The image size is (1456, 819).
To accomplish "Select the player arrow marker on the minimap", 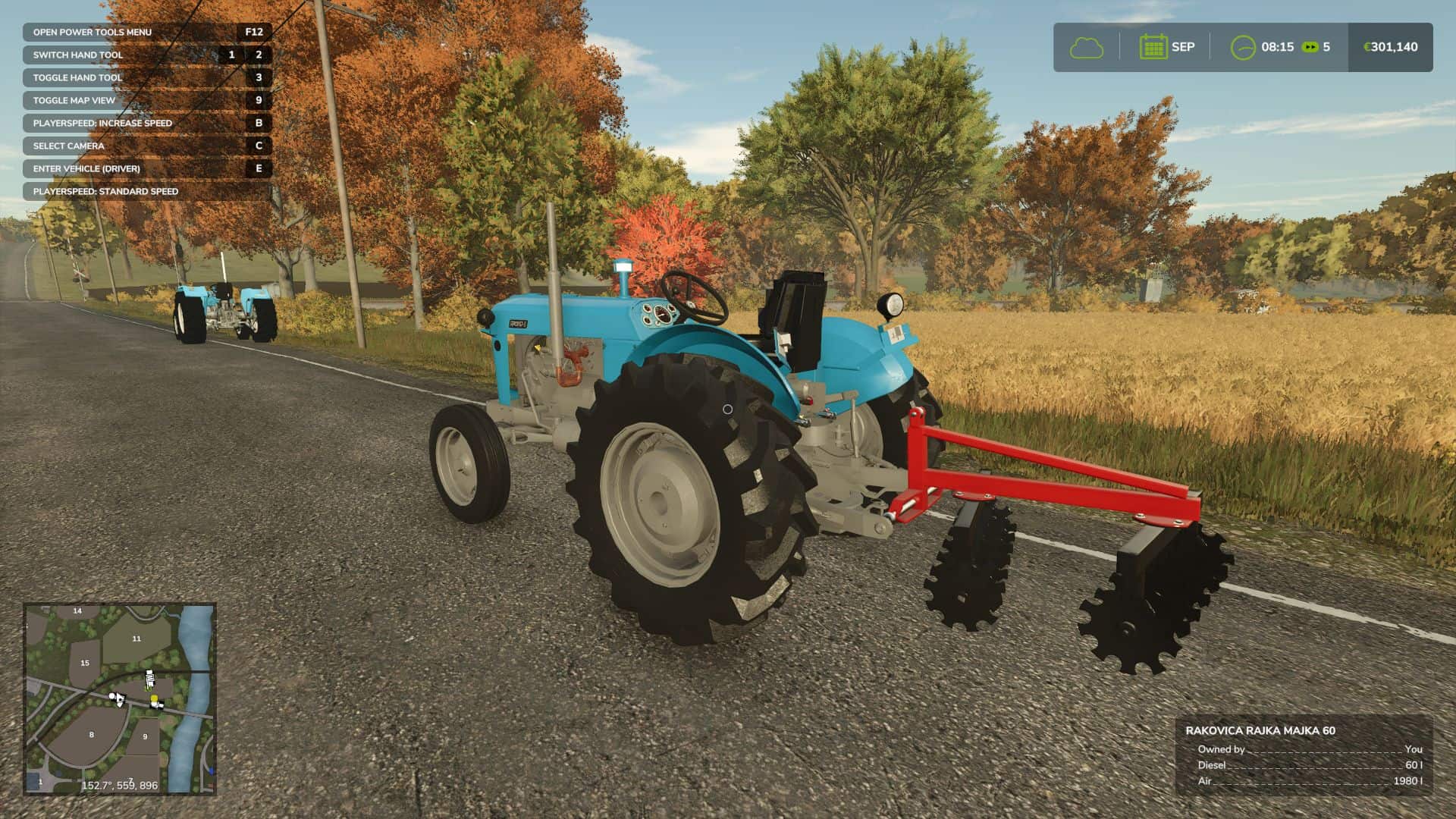I will (119, 700).
